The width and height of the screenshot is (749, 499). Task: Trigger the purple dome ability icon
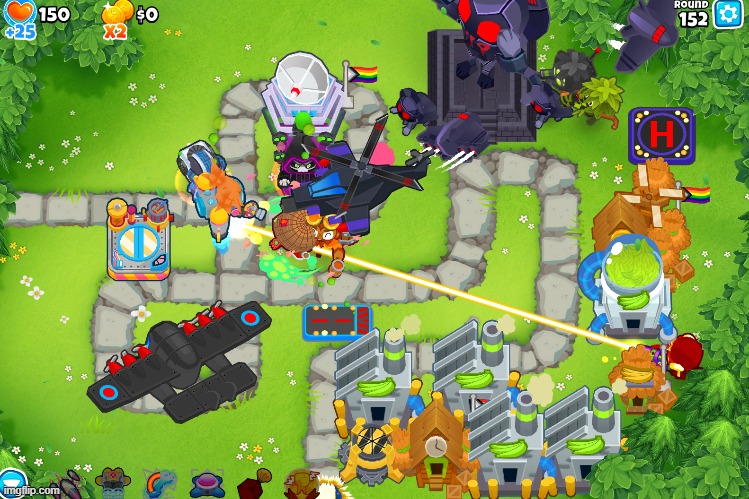pyautogui.click(x=207, y=485)
